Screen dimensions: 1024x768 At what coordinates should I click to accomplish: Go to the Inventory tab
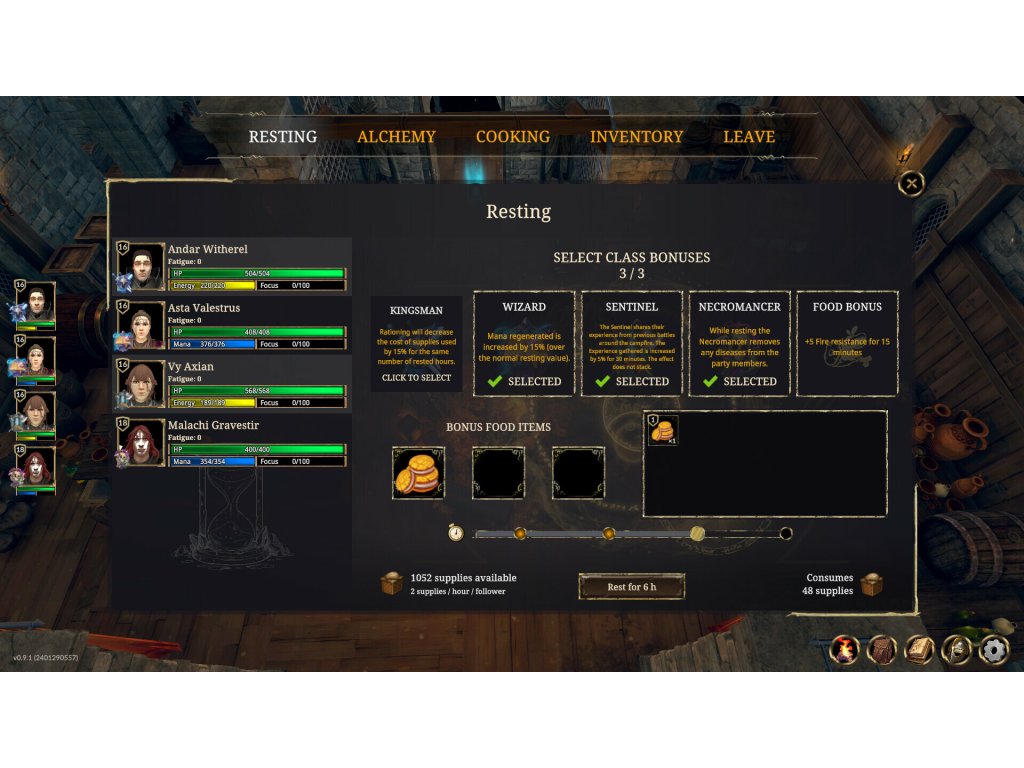tap(636, 137)
